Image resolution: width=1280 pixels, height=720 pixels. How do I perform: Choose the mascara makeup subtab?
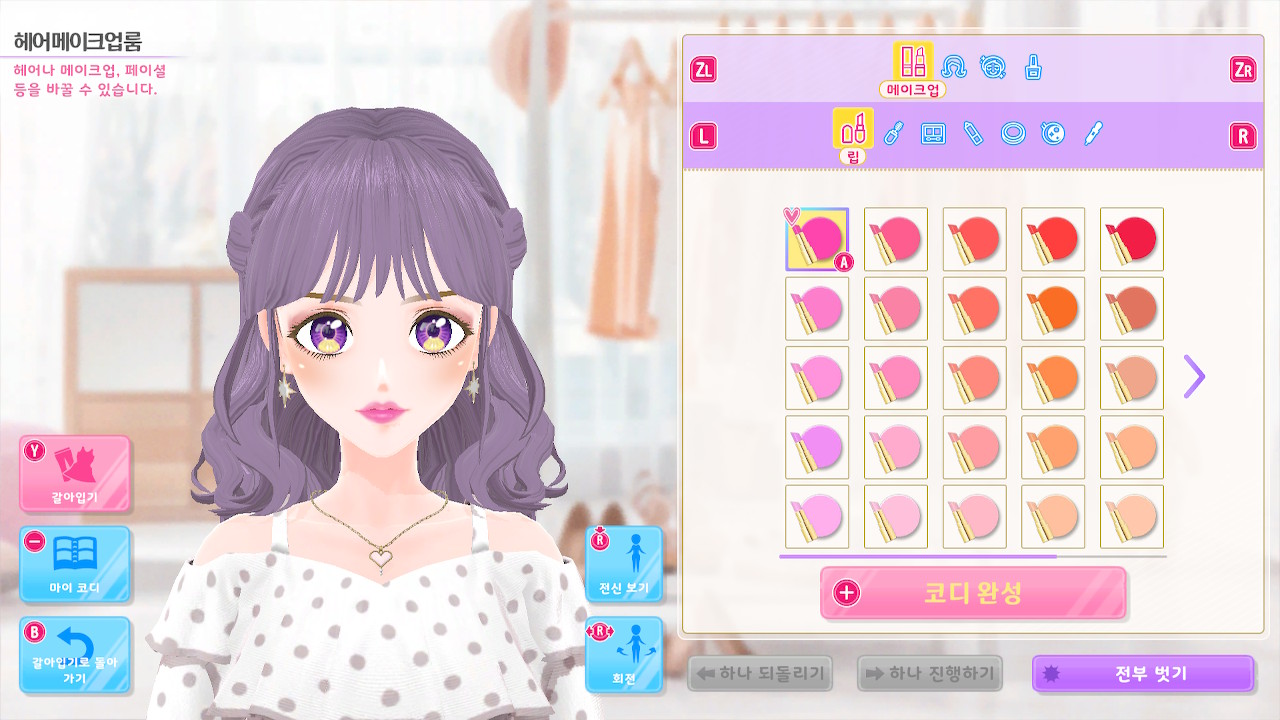893,133
